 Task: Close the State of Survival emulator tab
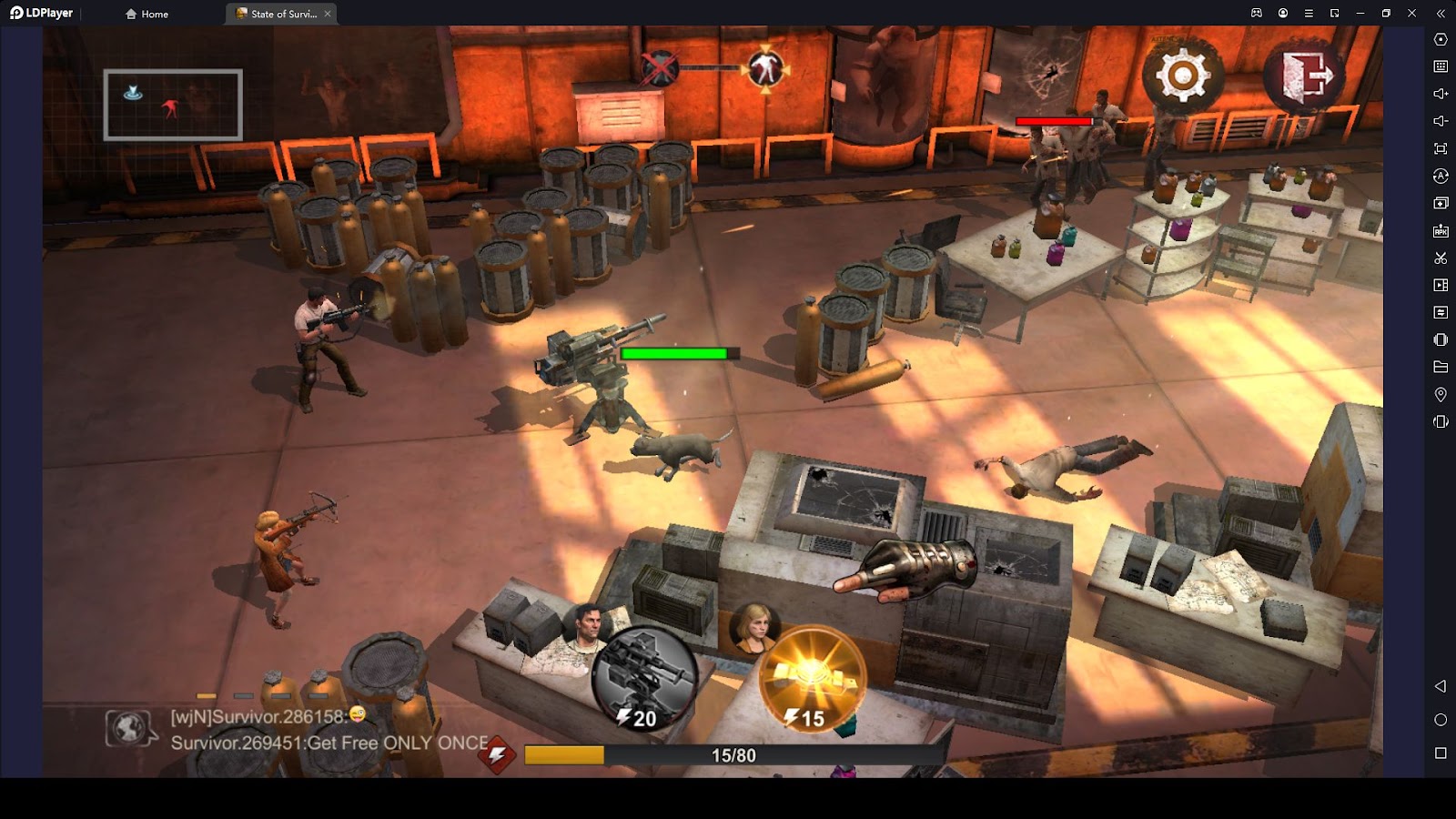(328, 14)
